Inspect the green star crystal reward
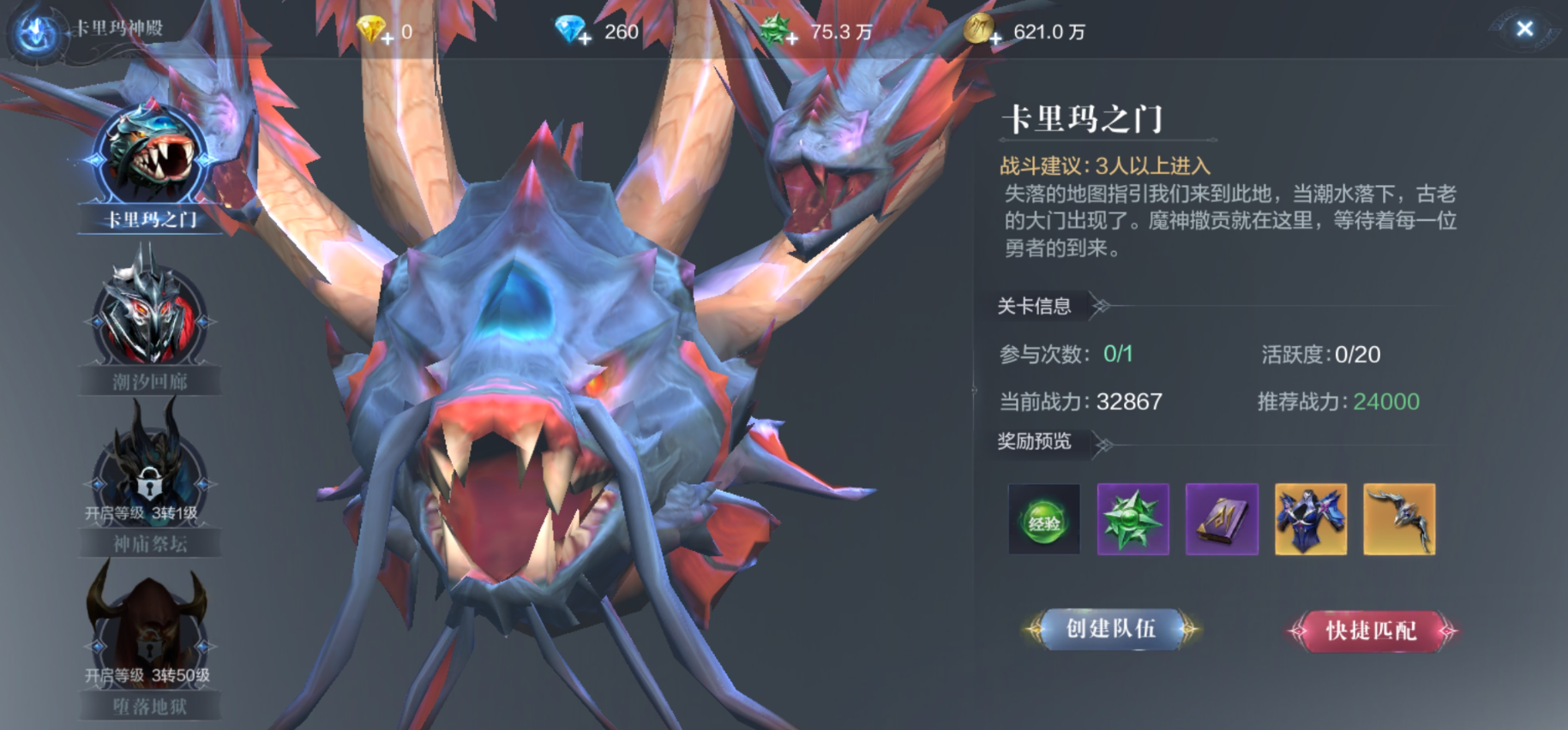The height and width of the screenshot is (730, 1568). point(1133,519)
